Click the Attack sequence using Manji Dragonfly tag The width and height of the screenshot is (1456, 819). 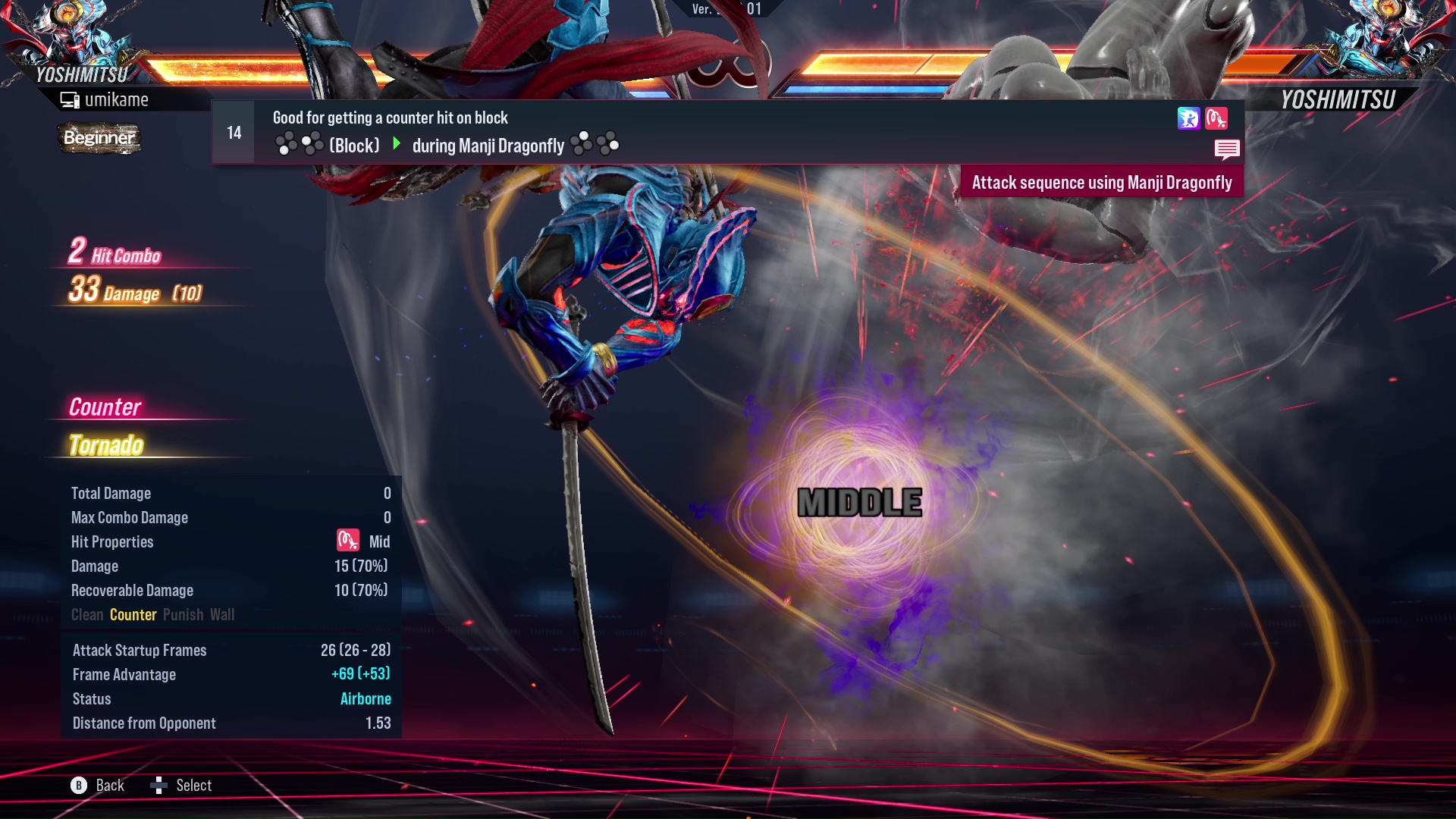[1101, 183]
